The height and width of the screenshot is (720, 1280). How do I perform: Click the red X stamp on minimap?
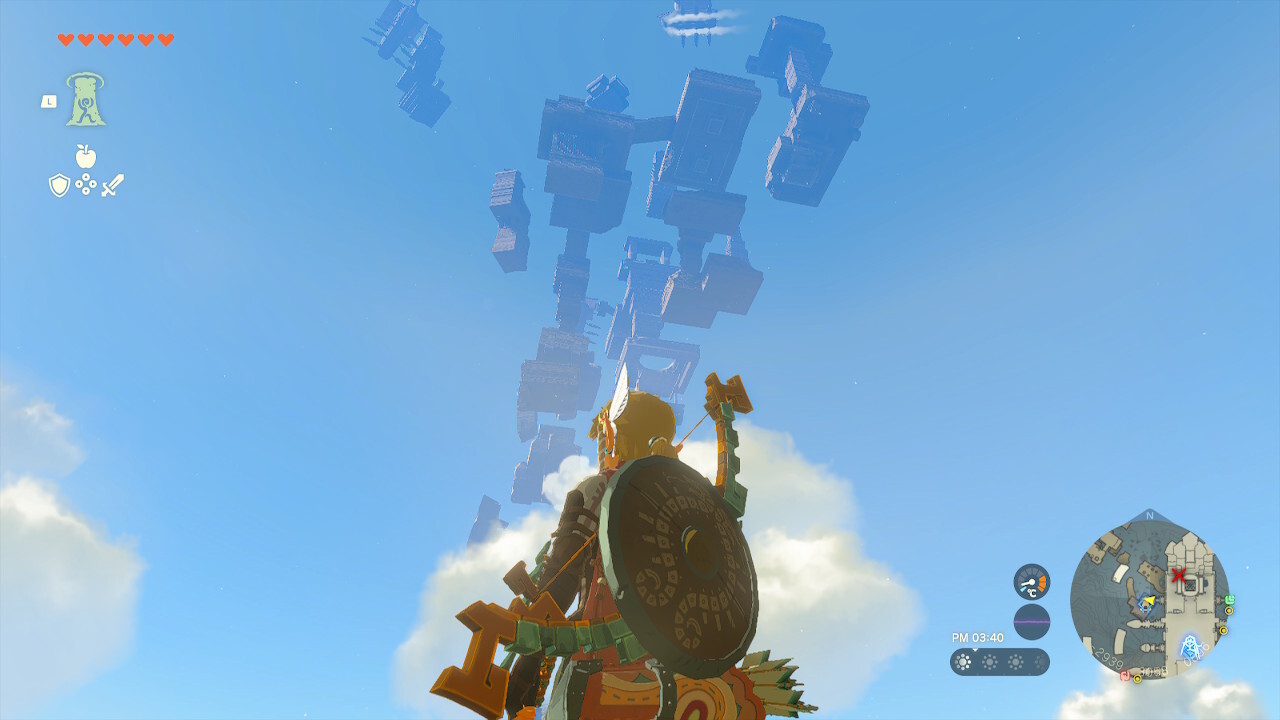click(1179, 575)
